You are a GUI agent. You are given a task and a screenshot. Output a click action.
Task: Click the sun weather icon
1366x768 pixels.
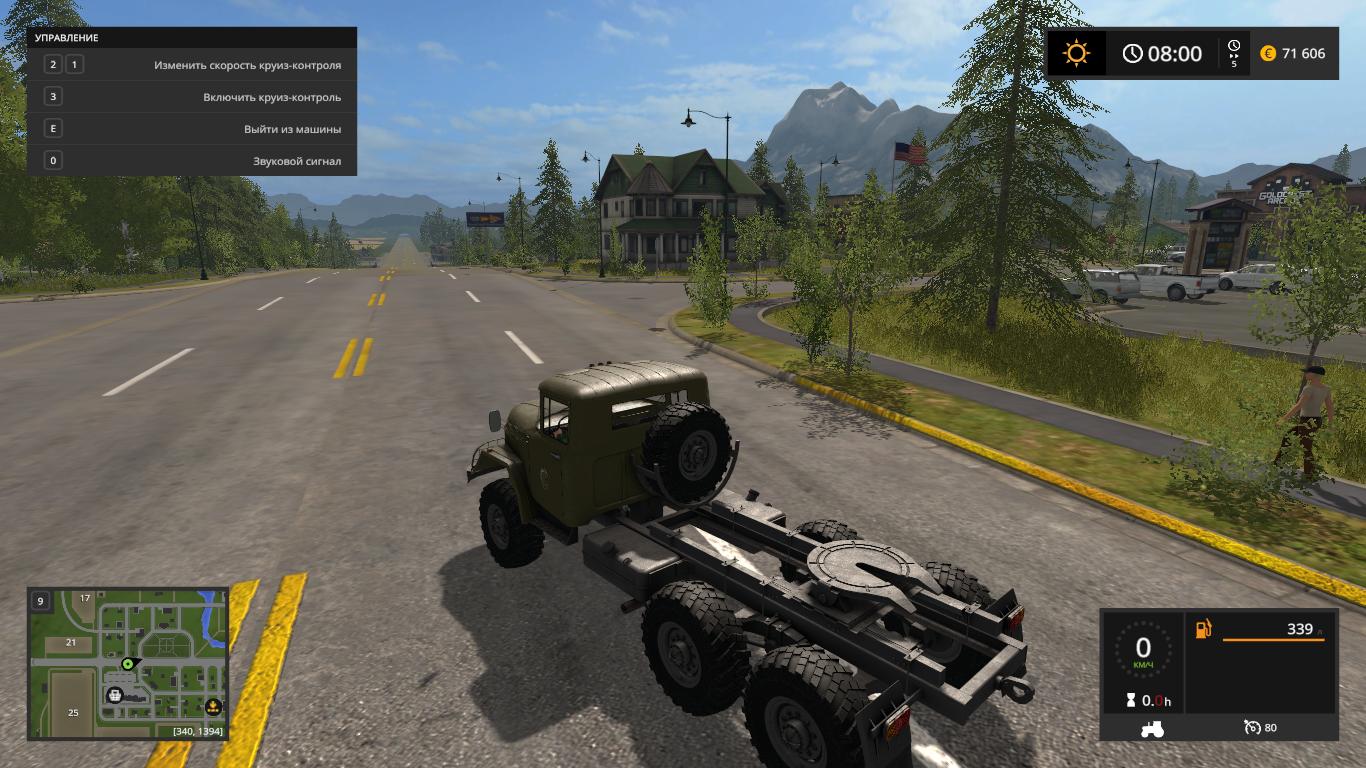1077,53
